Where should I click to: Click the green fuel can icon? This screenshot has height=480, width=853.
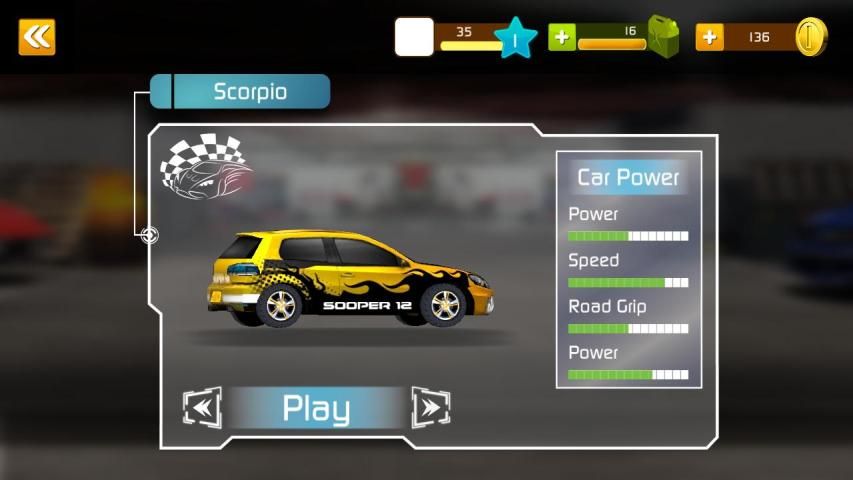click(663, 37)
